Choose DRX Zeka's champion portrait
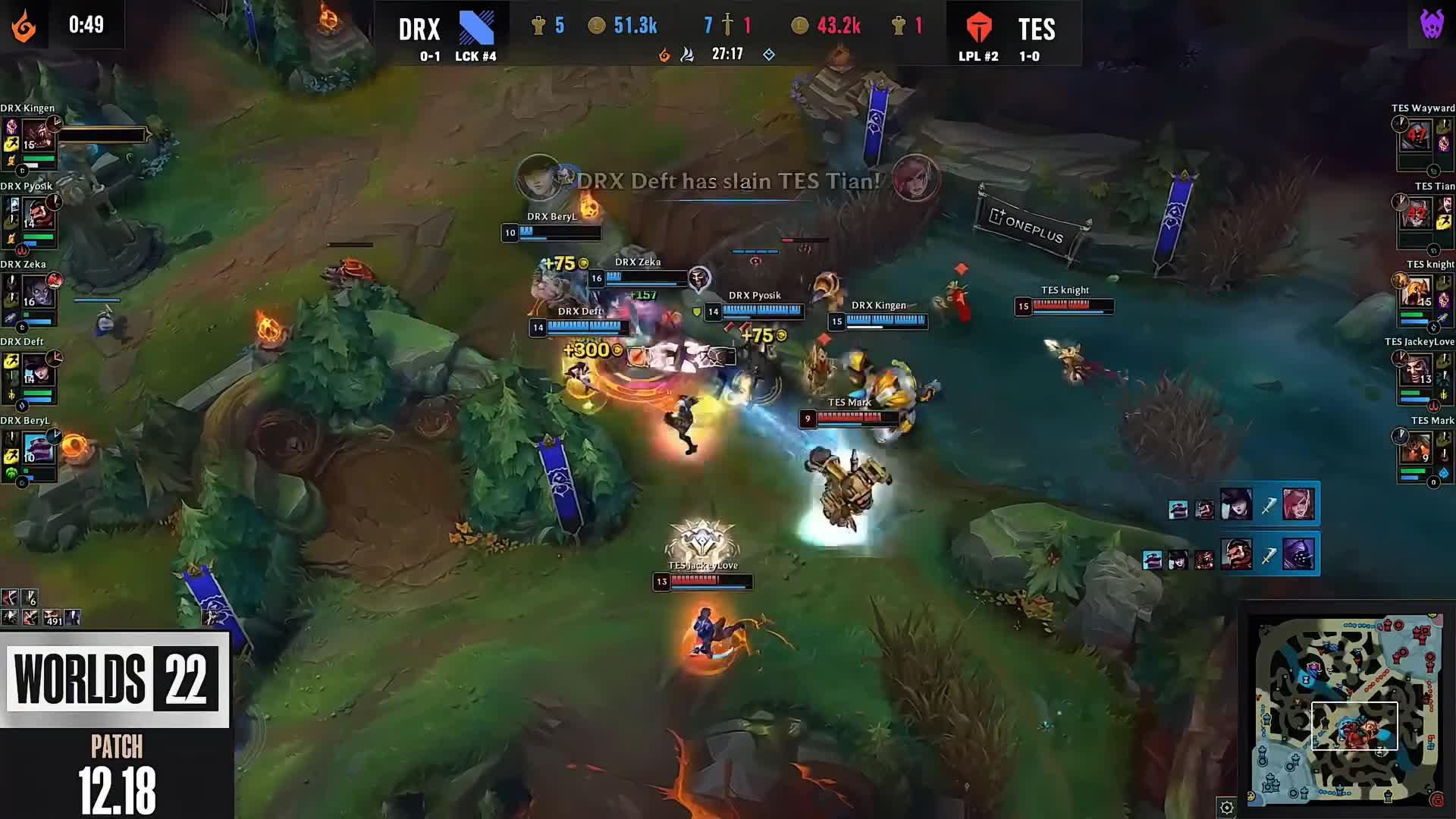Image resolution: width=1456 pixels, height=819 pixels. [x=38, y=293]
